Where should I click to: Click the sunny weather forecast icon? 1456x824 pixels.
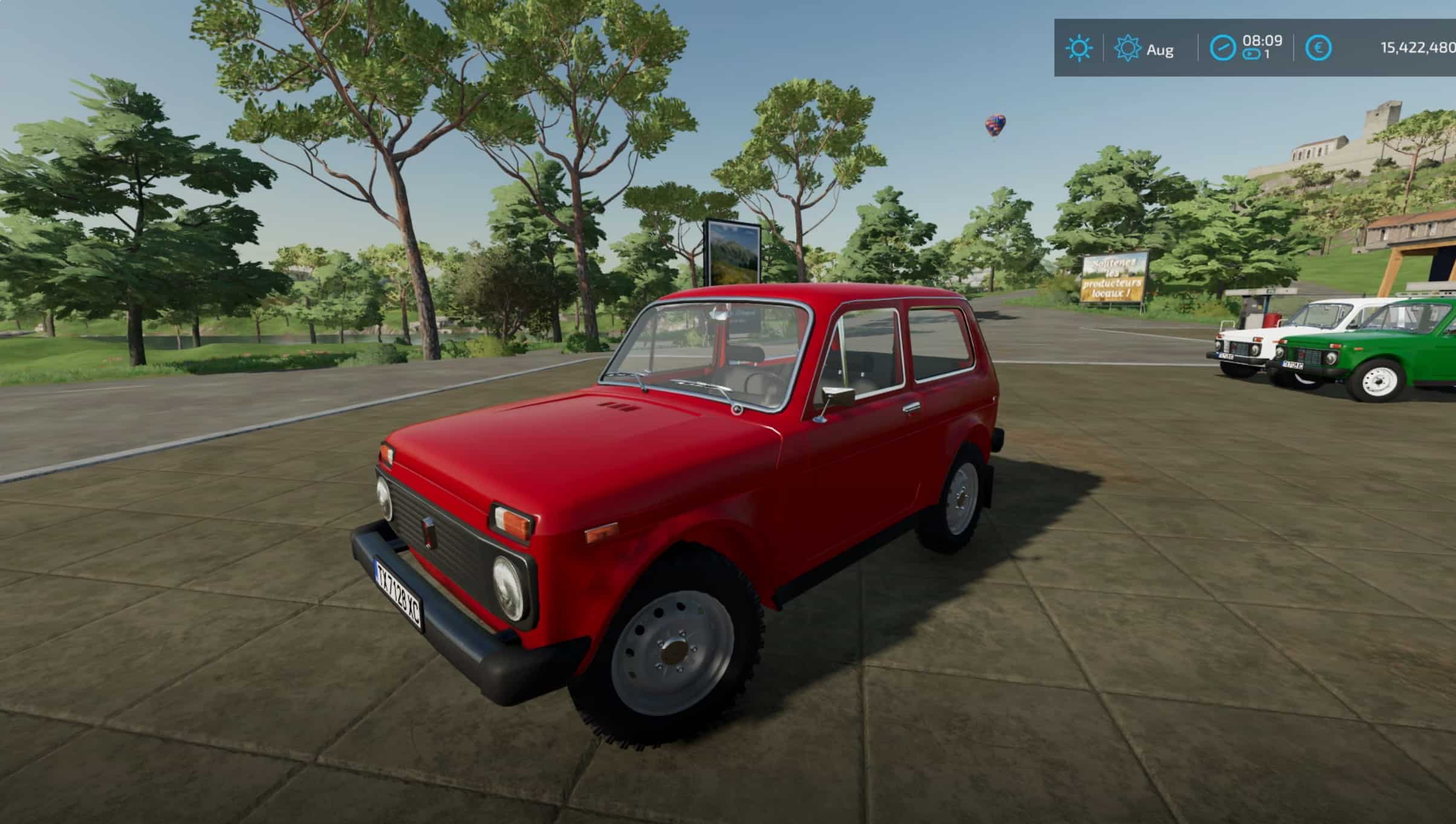(x=1079, y=48)
